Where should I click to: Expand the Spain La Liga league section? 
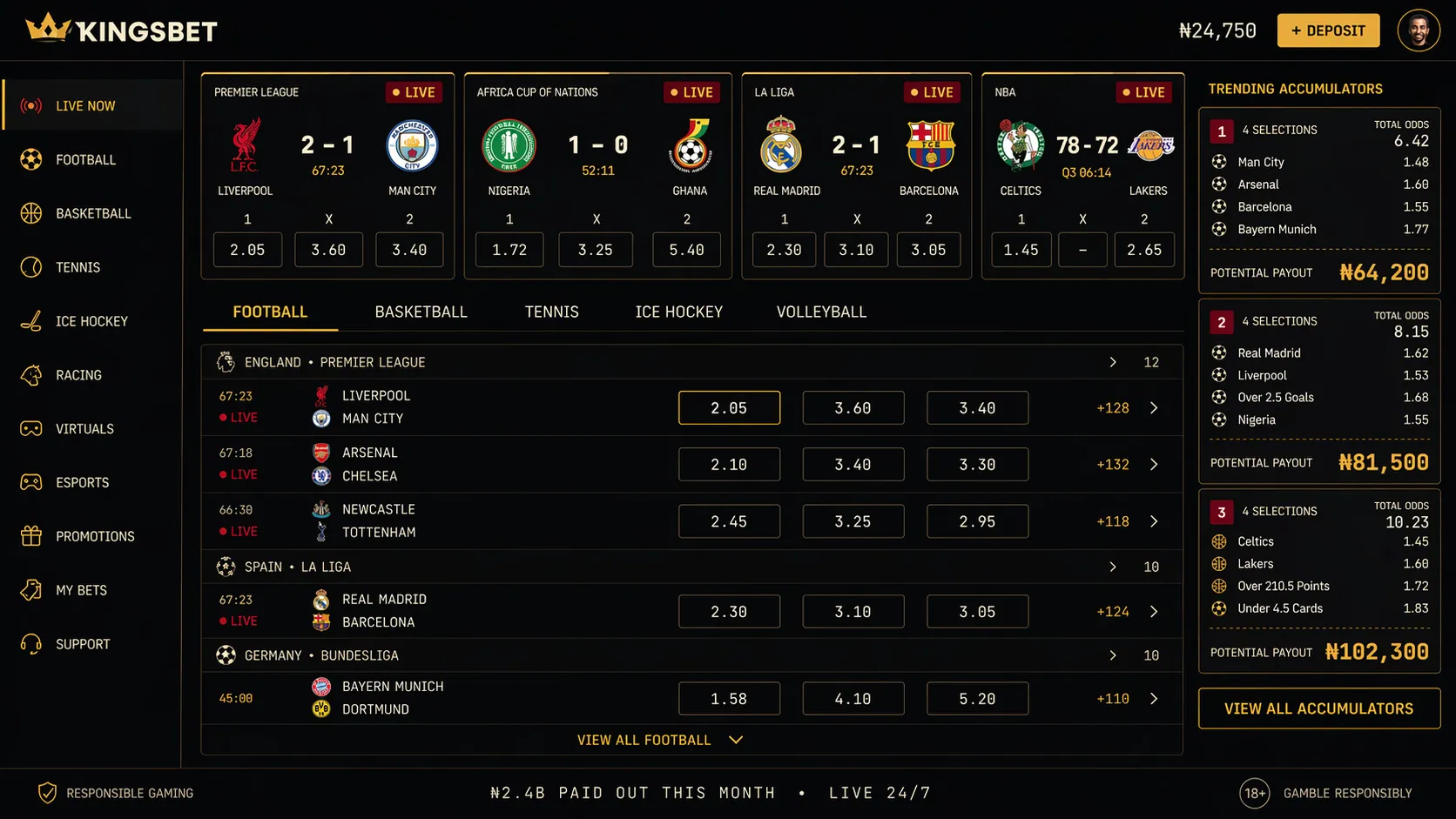[1112, 567]
